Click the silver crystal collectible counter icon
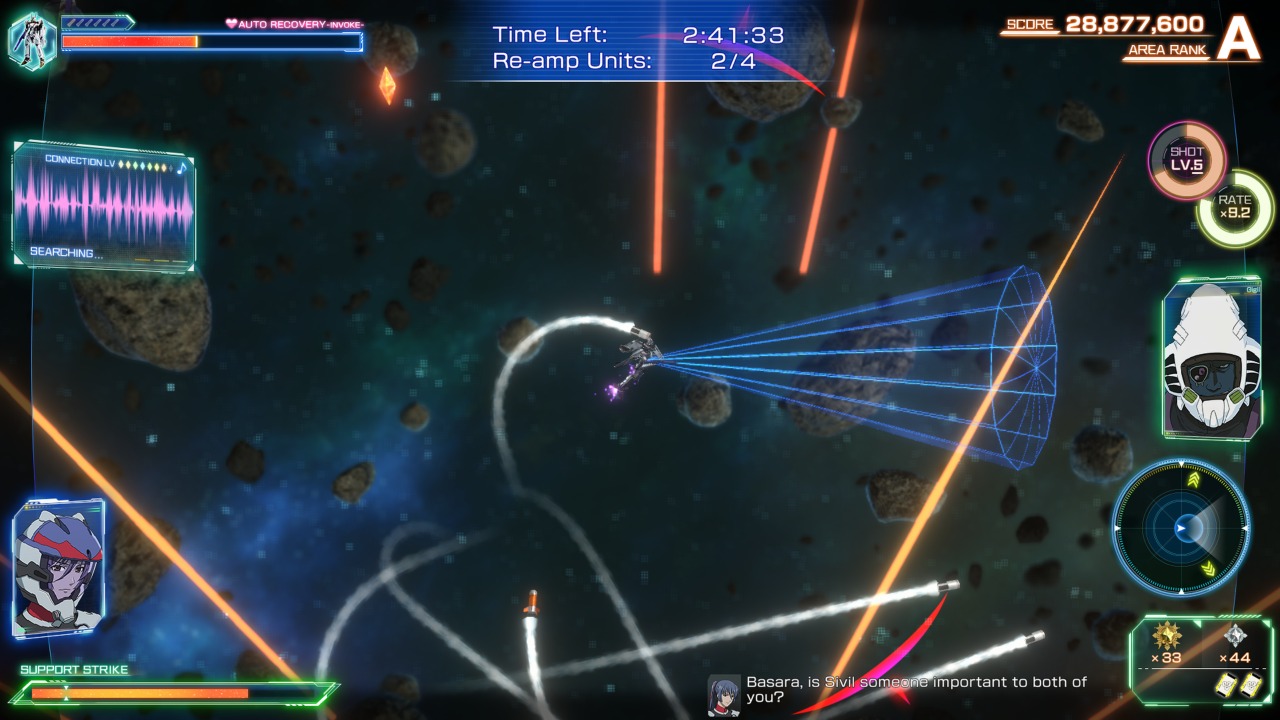Image resolution: width=1280 pixels, height=720 pixels. tap(1235, 636)
